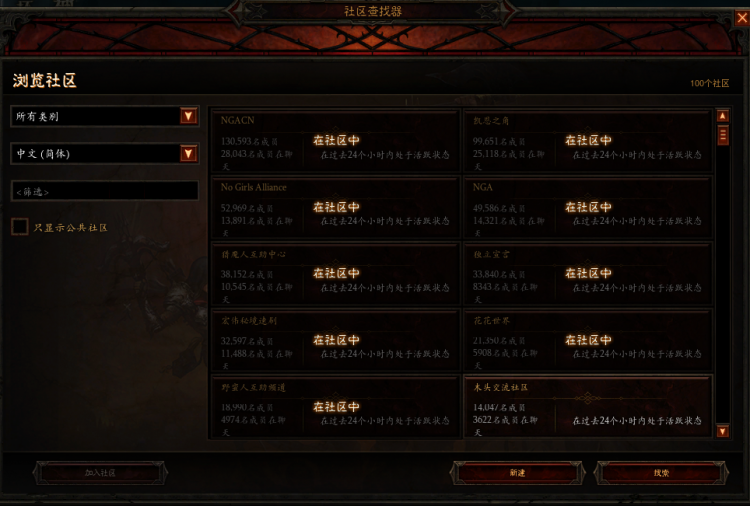Click the 新建 create button
The image size is (750, 506).
(x=517, y=472)
